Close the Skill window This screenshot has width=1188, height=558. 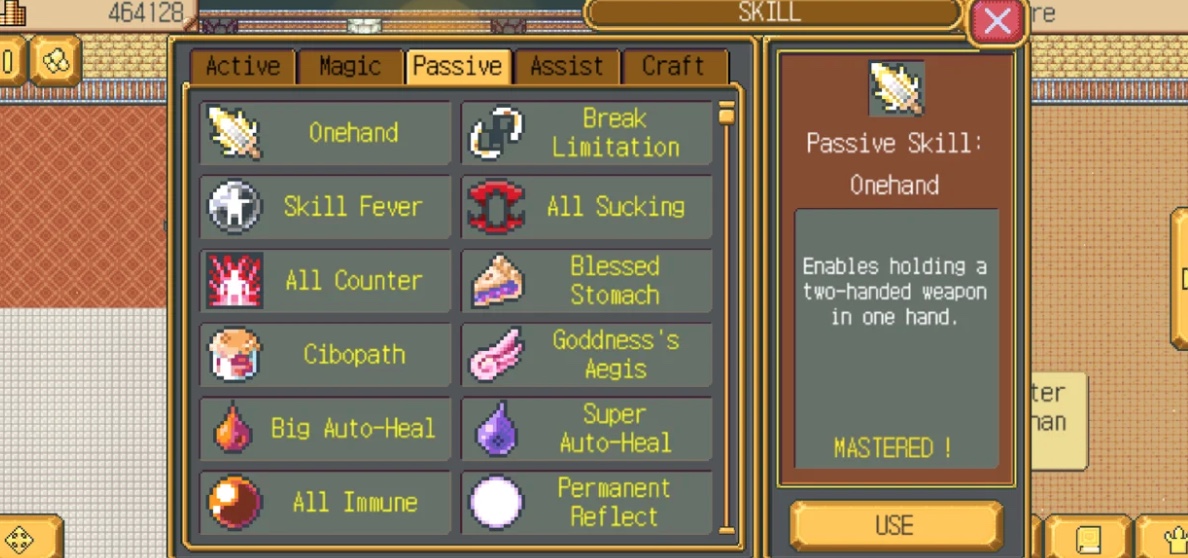[997, 22]
